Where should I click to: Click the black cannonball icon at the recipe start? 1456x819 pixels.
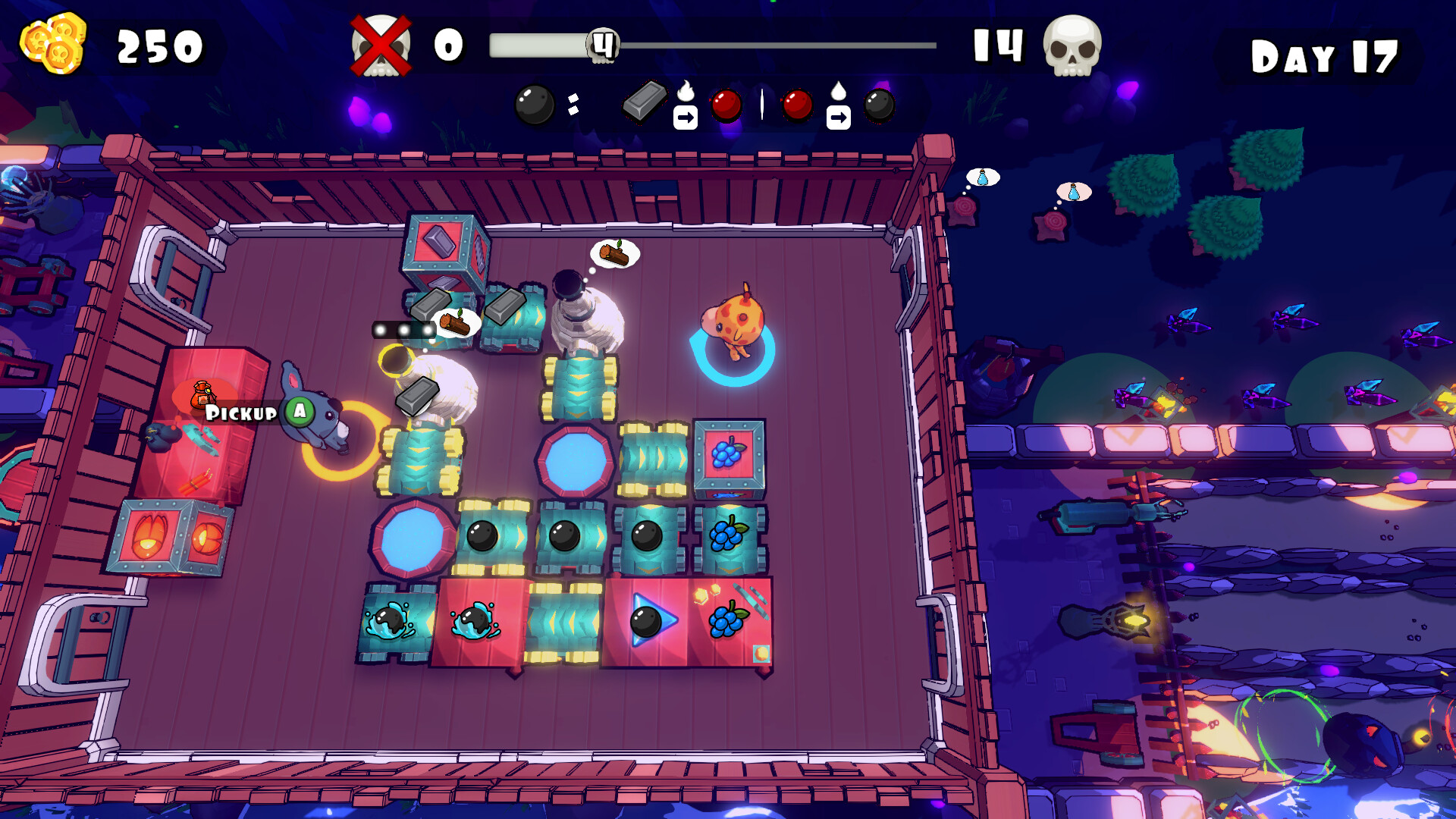tap(533, 102)
